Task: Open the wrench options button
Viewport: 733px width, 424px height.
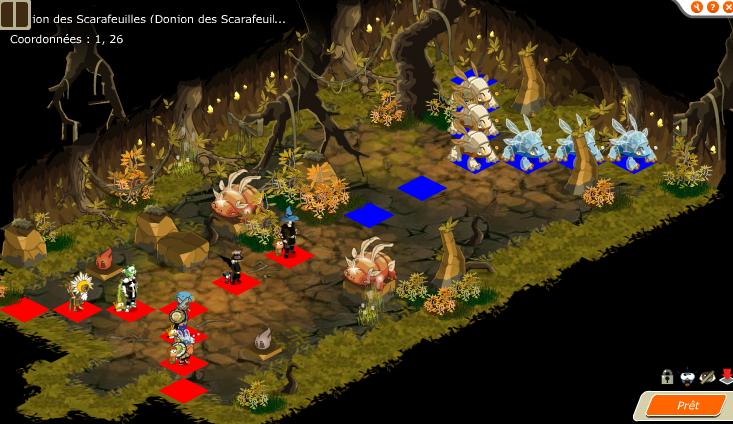Action: click(696, 8)
